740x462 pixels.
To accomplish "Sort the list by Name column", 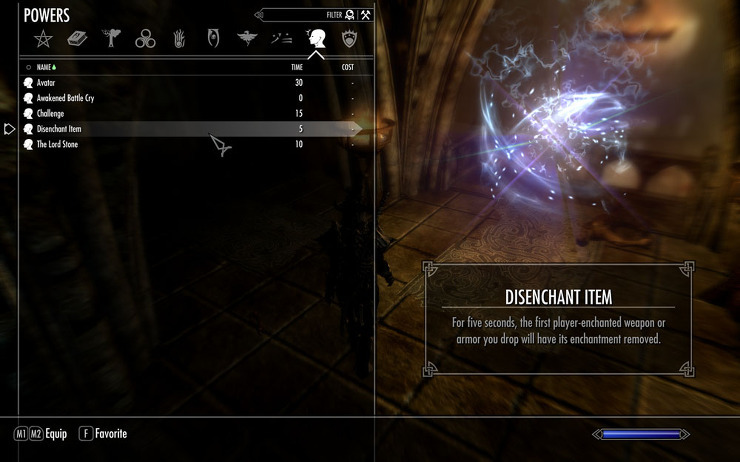I will pyautogui.click(x=46, y=67).
